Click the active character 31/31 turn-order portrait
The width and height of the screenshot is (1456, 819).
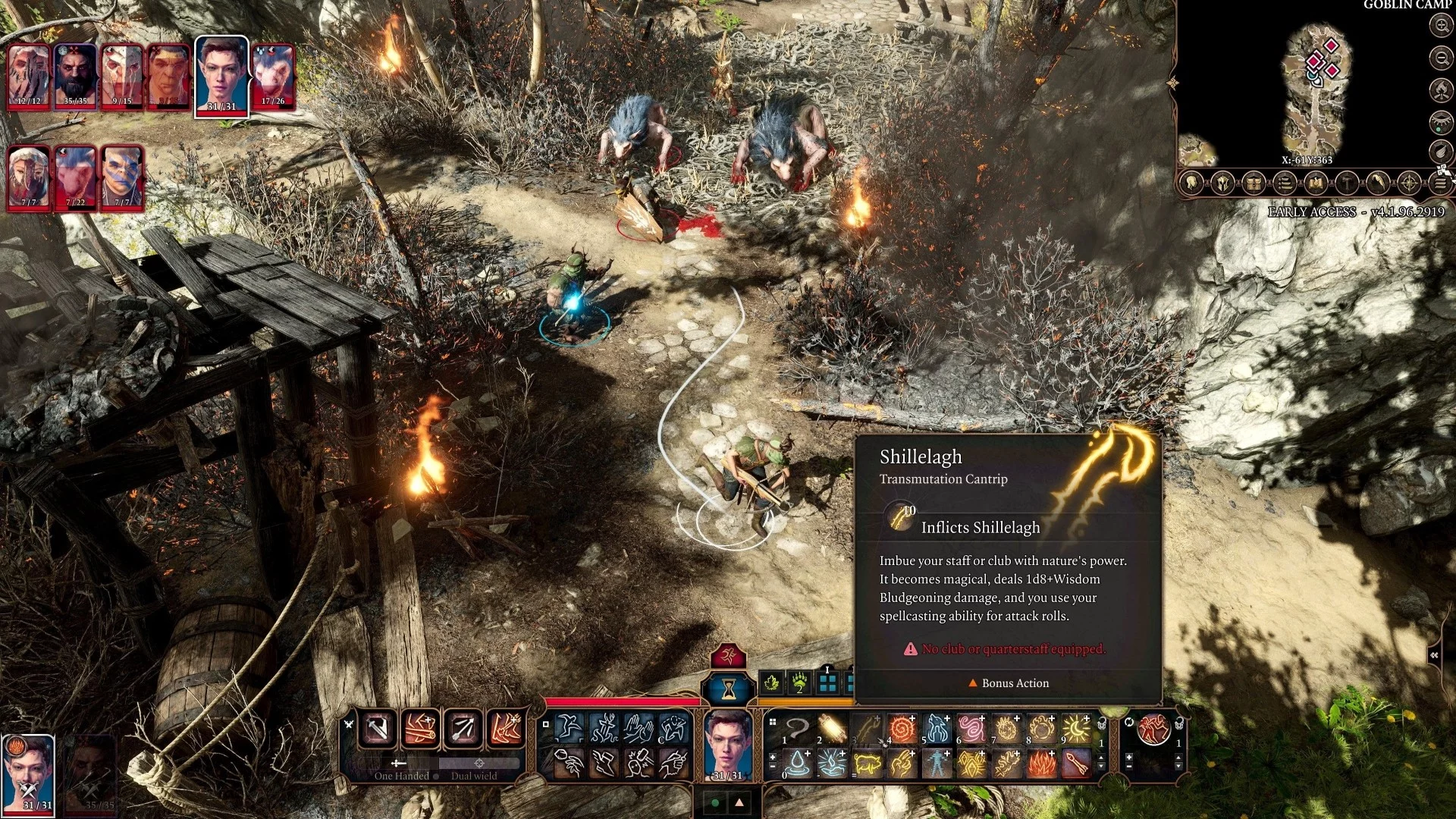pyautogui.click(x=221, y=76)
